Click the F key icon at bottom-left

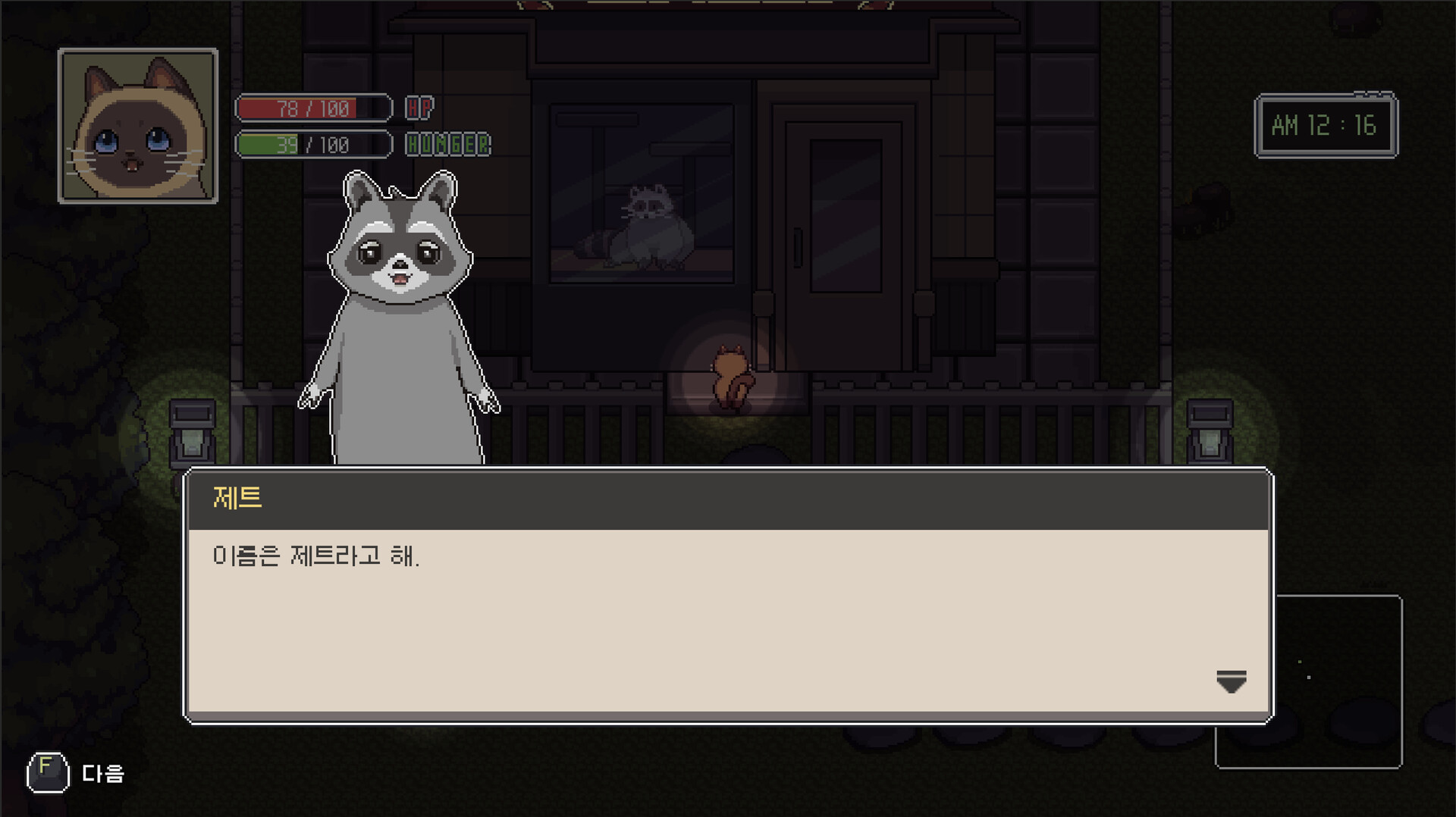coord(47,773)
